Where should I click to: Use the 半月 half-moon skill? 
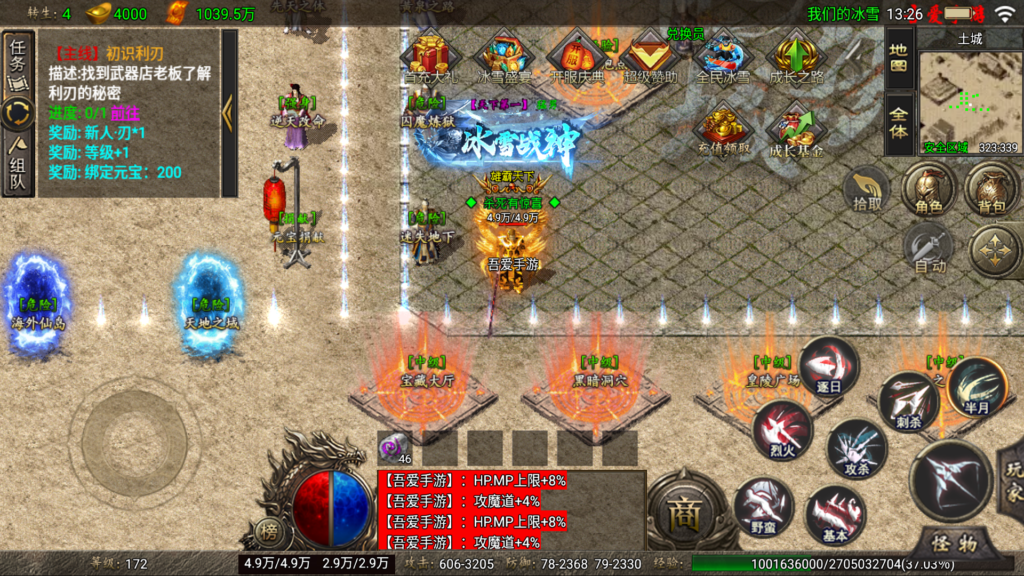point(974,387)
